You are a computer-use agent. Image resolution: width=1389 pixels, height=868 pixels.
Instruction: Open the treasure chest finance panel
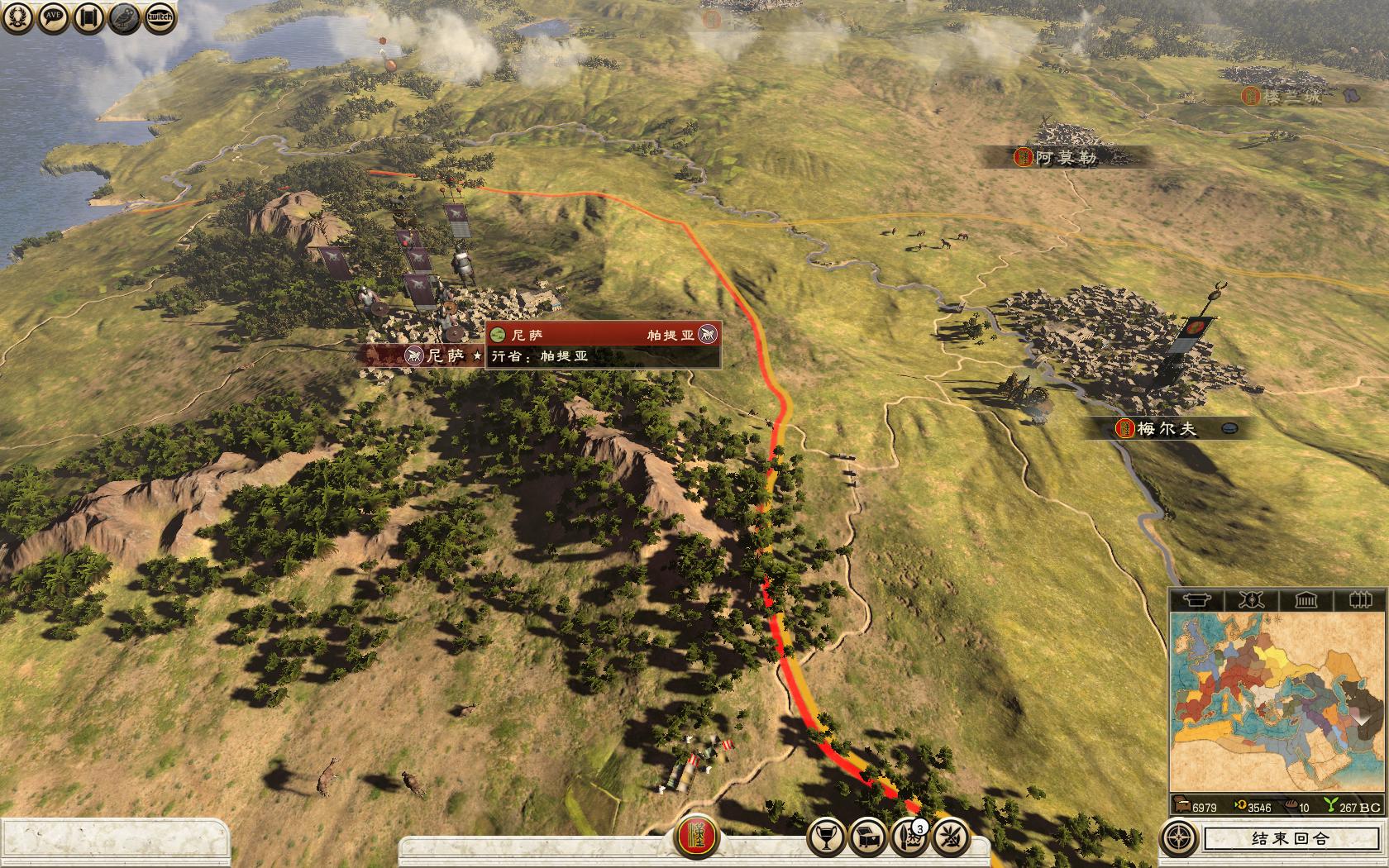coord(868,837)
